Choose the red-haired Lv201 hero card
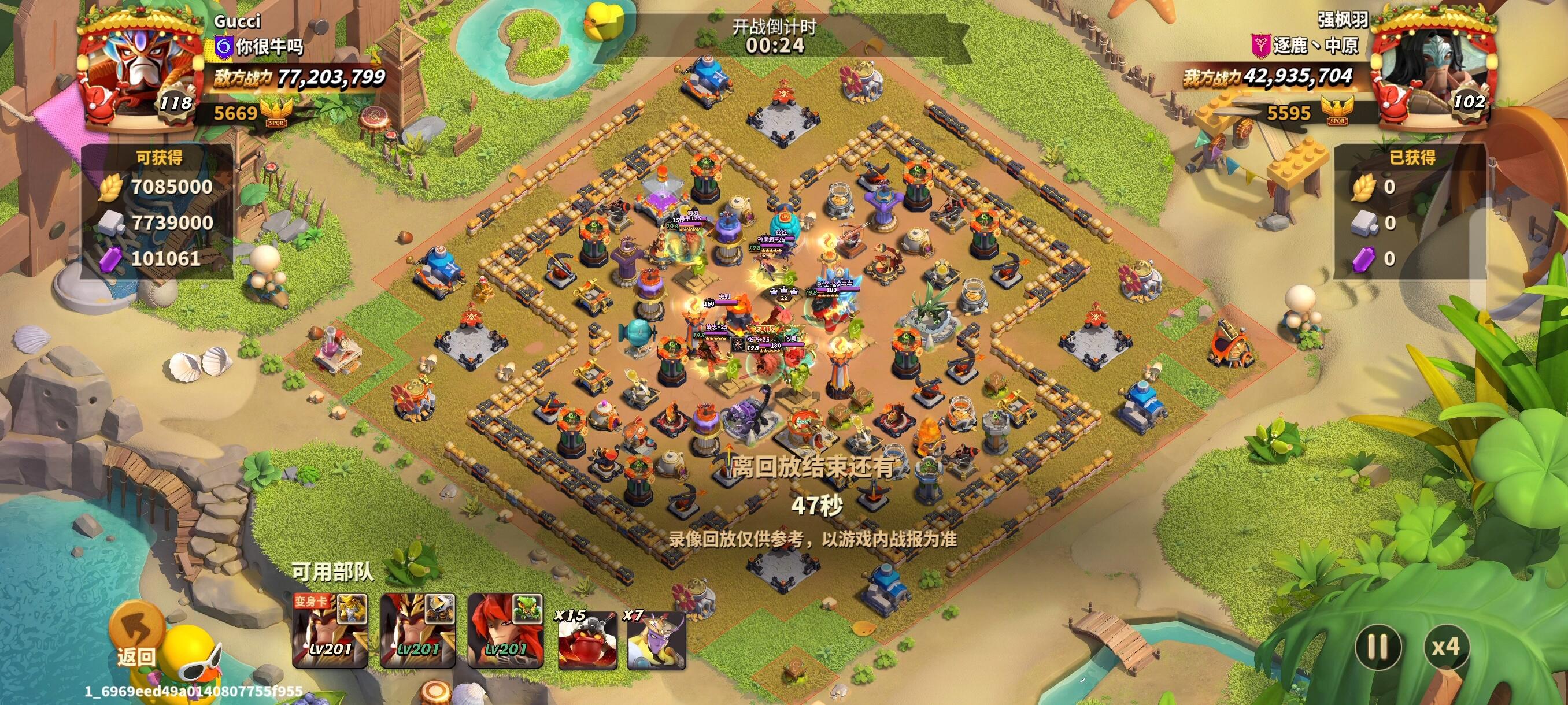This screenshot has width=1568, height=705. (505, 631)
